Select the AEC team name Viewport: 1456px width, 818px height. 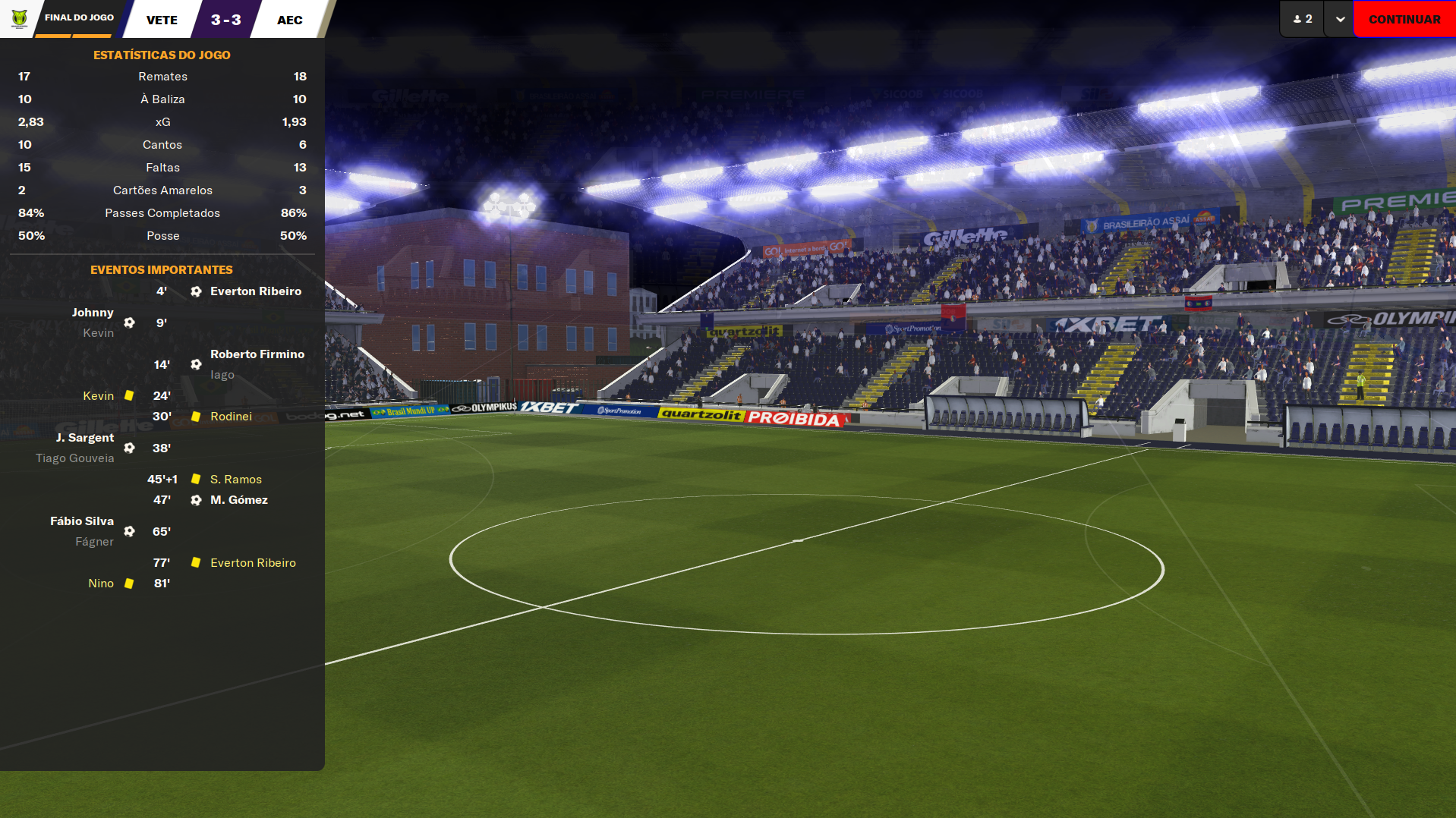289,20
